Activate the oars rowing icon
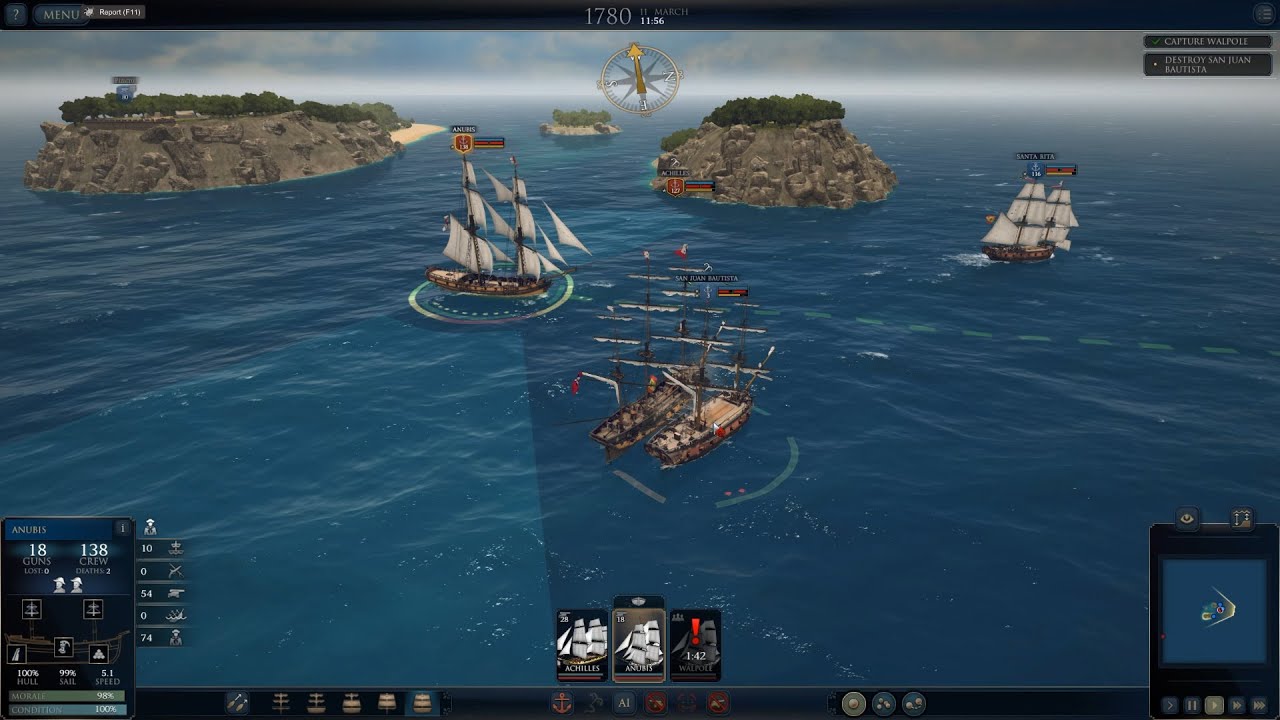1280x720 pixels. [237, 703]
